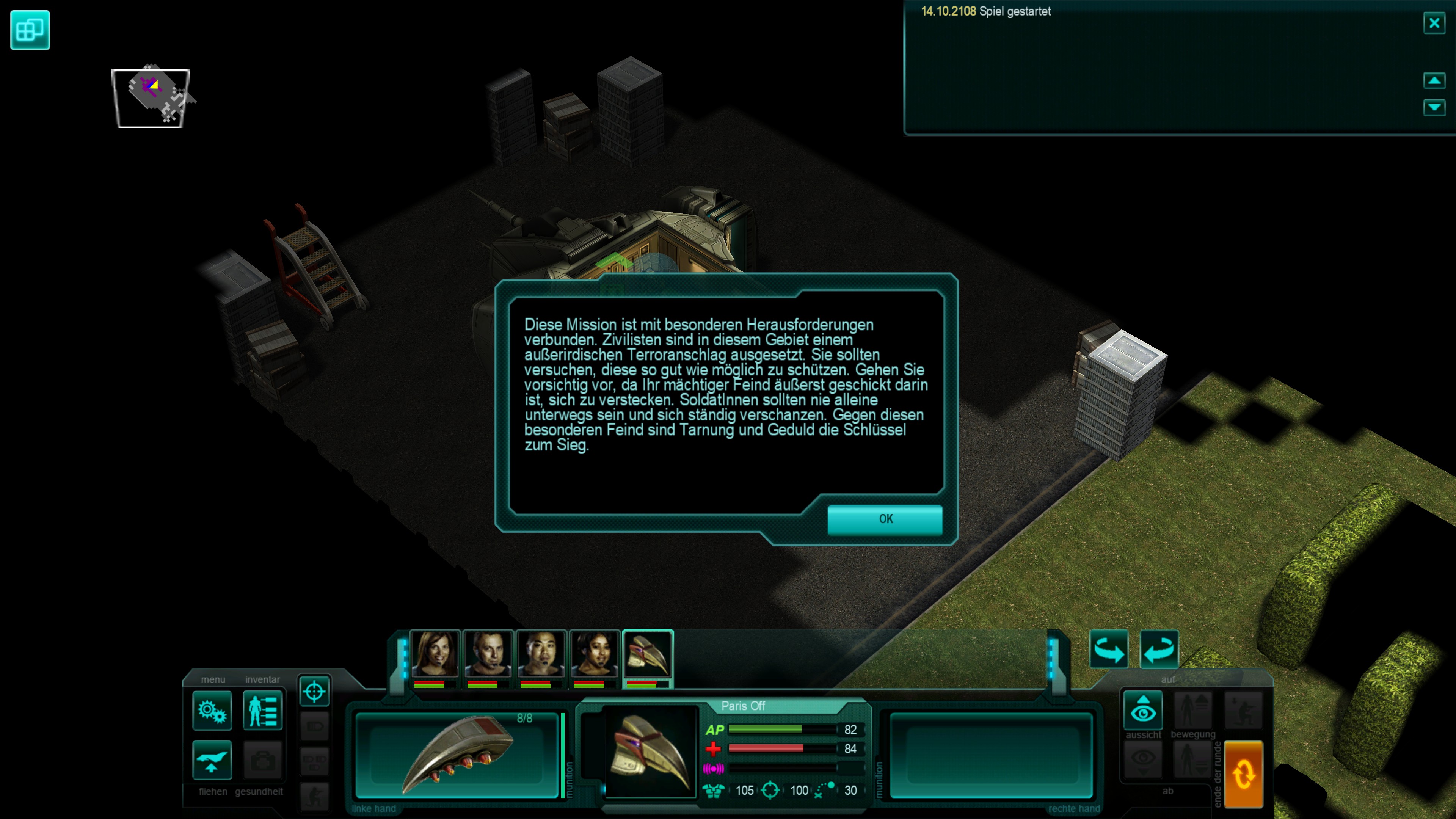The image size is (1456, 819).
Task: Raise the view level with eye-up button
Action: (x=1143, y=709)
